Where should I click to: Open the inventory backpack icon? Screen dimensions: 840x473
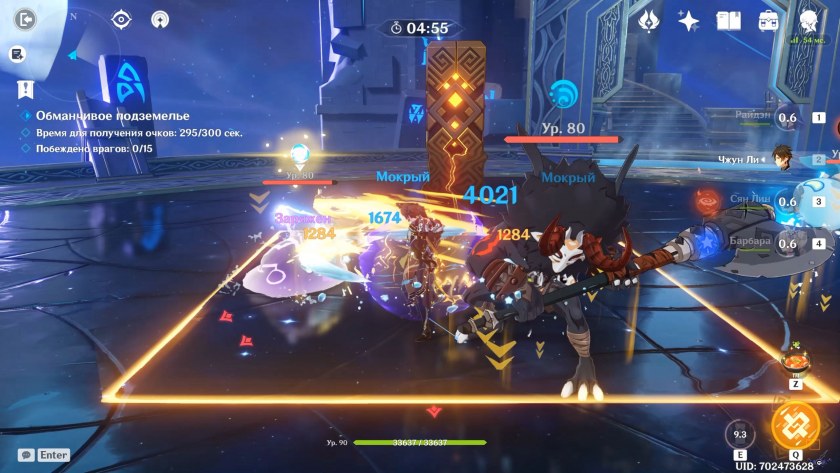coord(768,20)
